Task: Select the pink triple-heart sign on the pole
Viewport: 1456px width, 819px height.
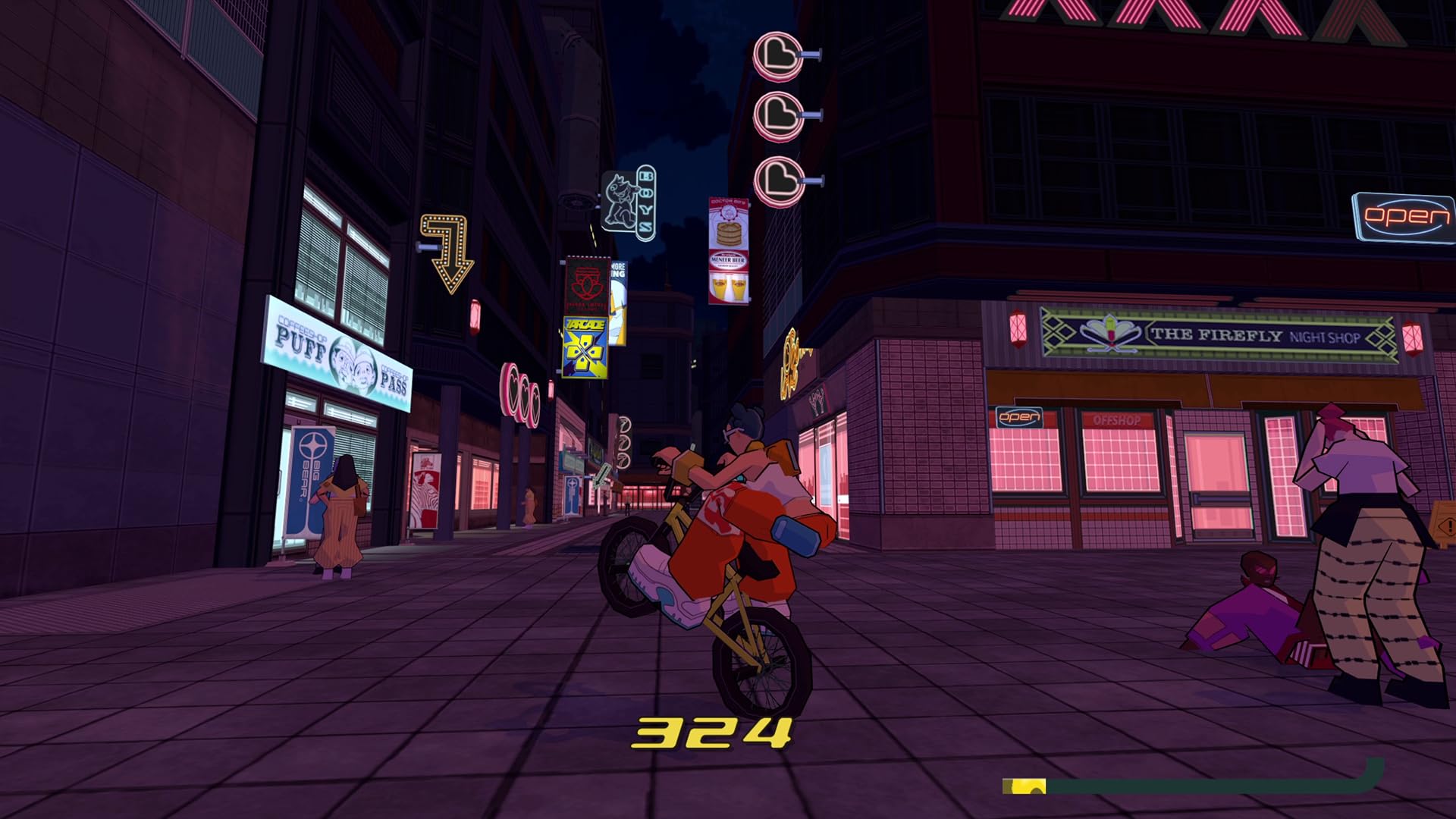Action: pyautogui.click(x=519, y=395)
